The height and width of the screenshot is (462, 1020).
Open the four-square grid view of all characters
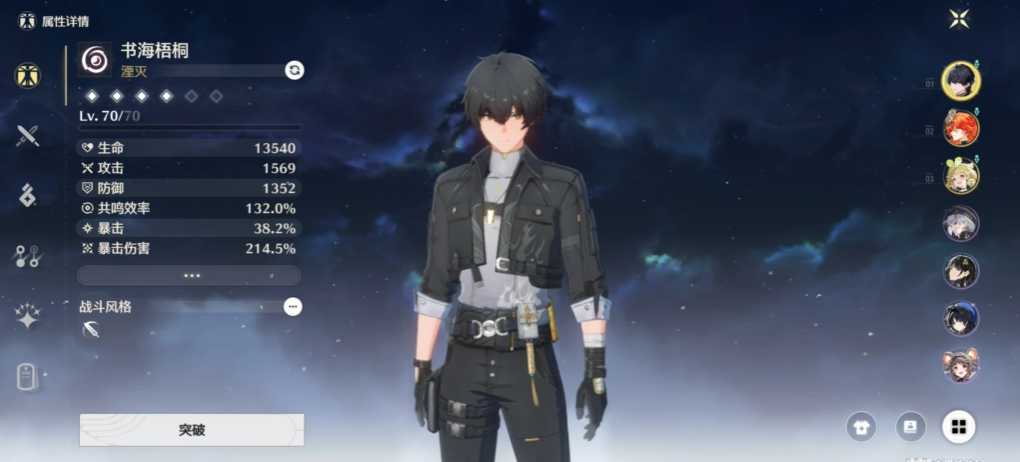click(x=958, y=427)
